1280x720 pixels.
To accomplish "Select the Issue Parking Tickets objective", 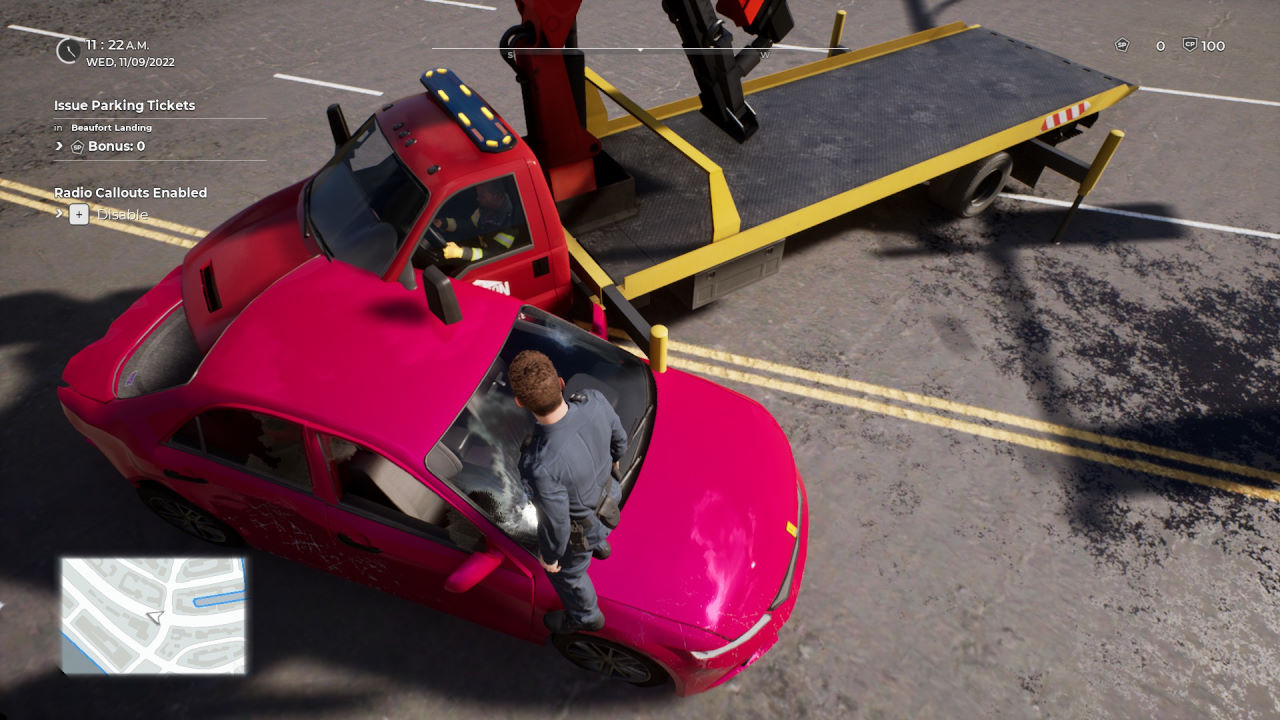I will (x=125, y=105).
